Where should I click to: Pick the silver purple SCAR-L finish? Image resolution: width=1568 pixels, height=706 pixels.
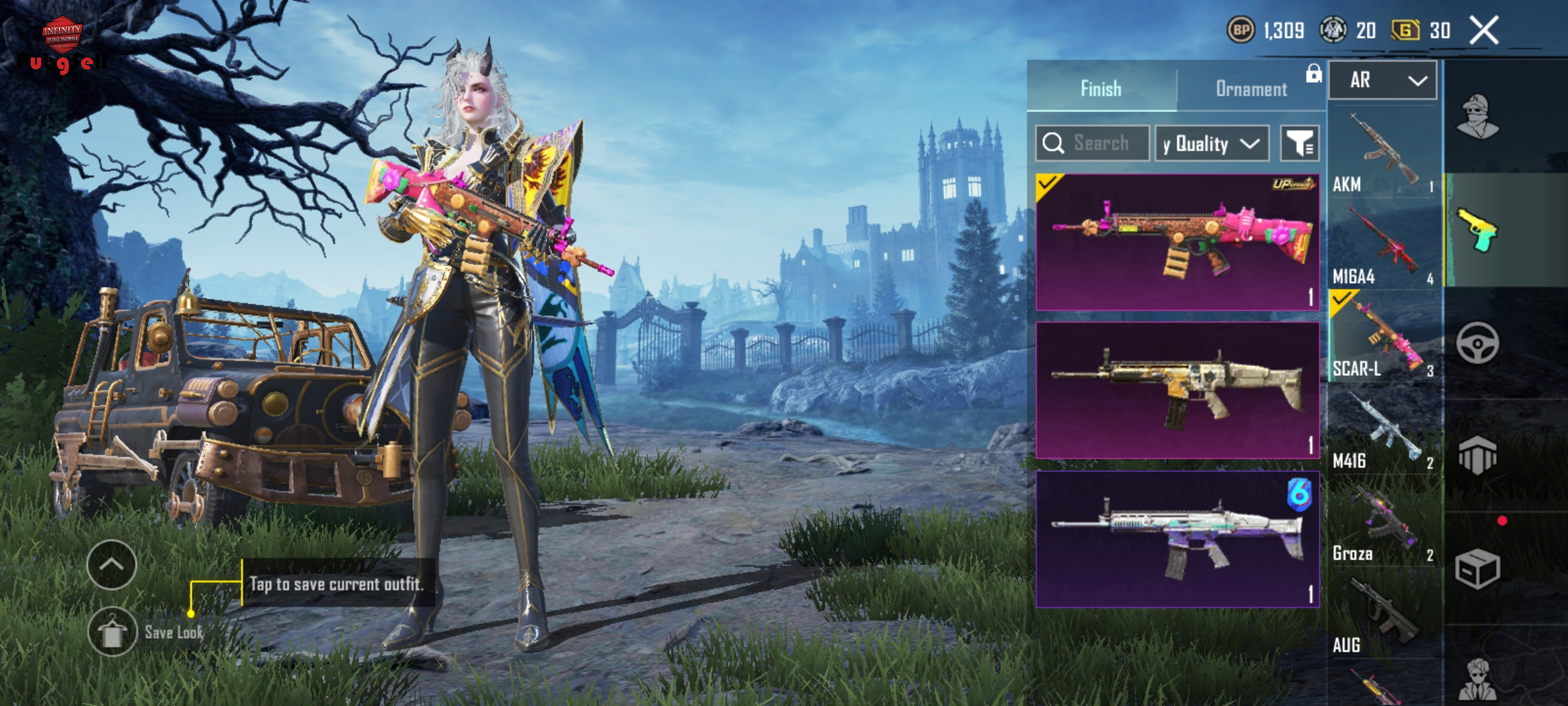coord(1177,539)
